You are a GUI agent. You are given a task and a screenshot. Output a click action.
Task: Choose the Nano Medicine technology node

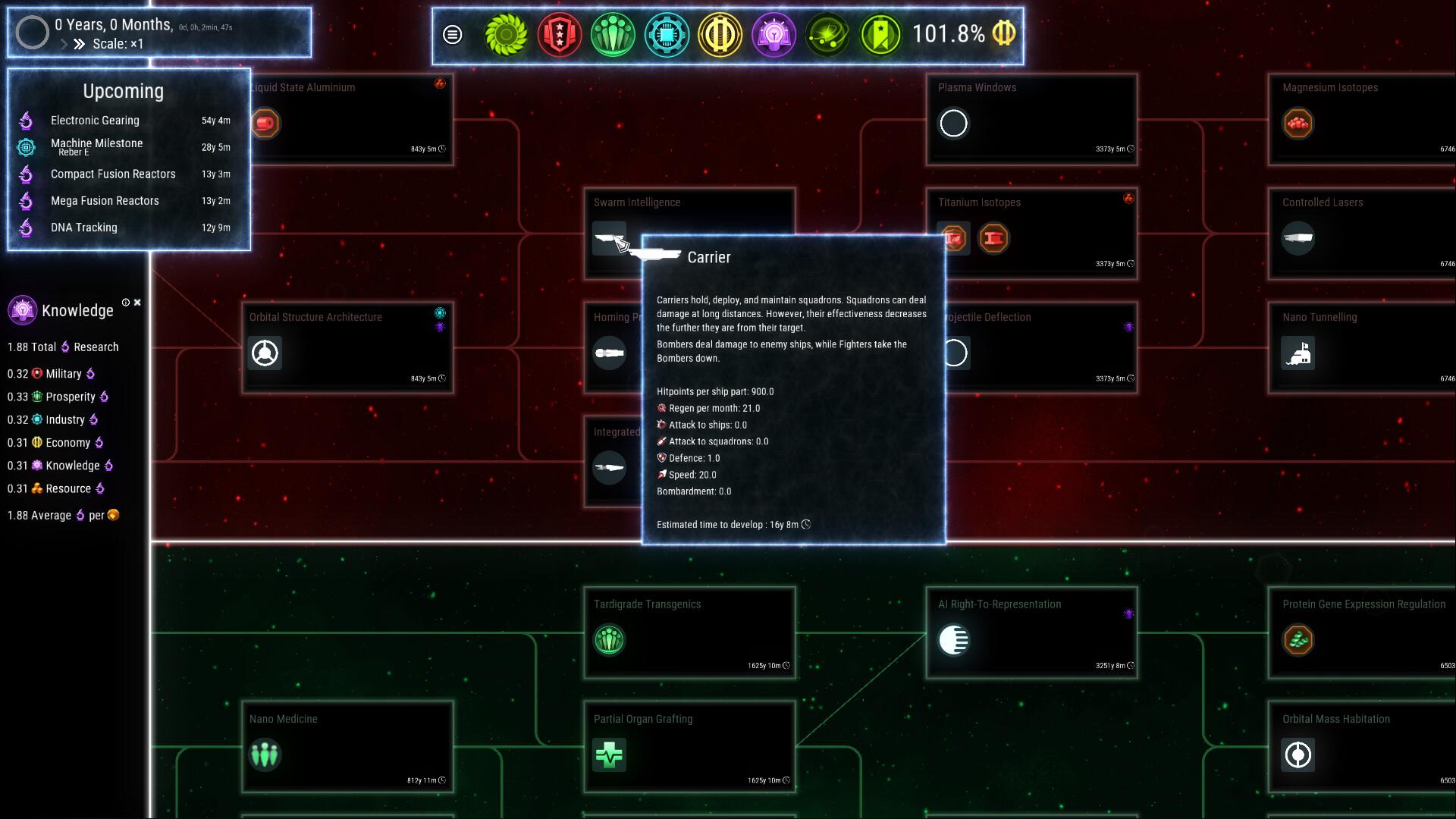pyautogui.click(x=347, y=747)
